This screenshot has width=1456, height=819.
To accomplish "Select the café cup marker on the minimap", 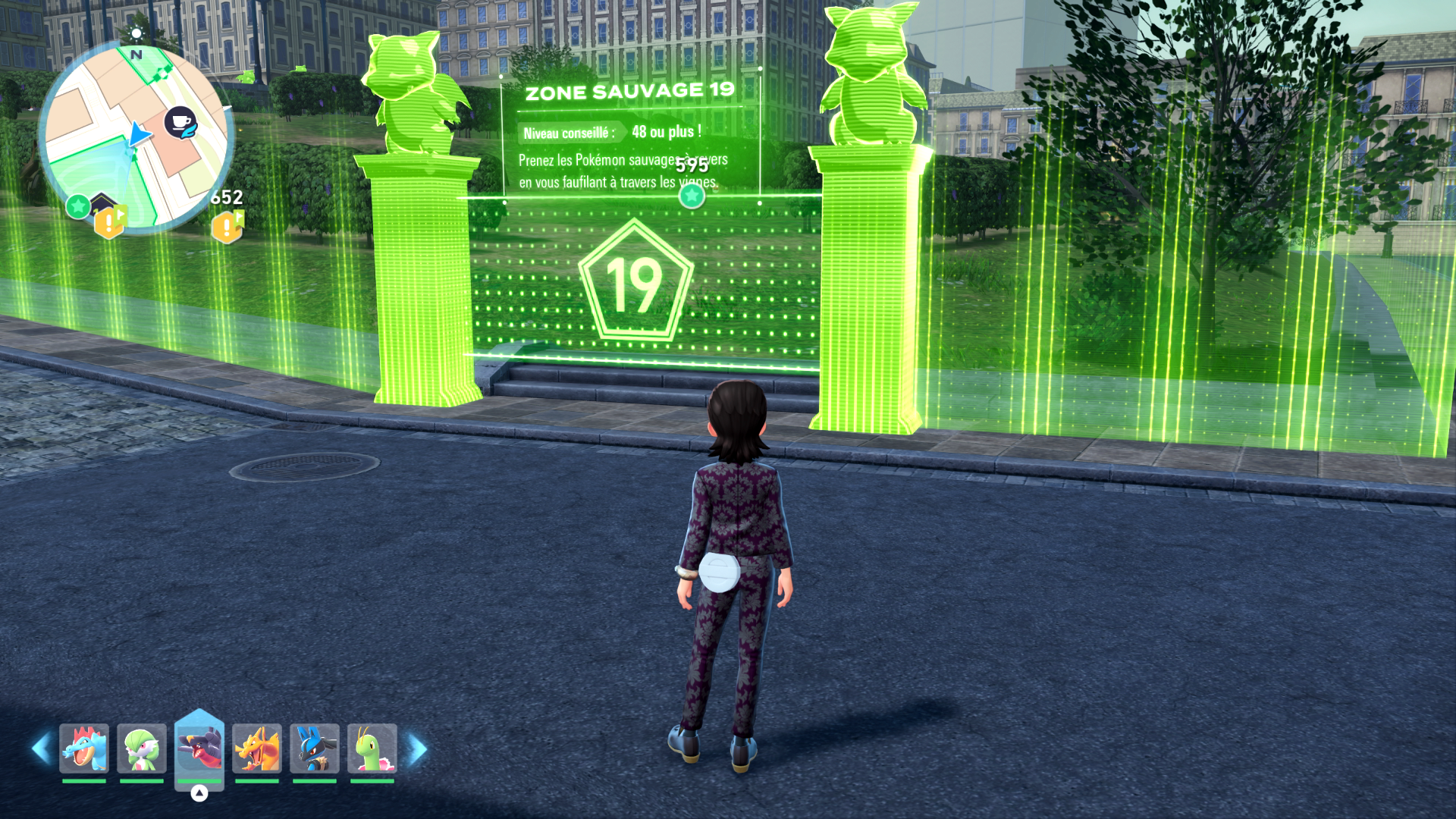I will point(180,123).
